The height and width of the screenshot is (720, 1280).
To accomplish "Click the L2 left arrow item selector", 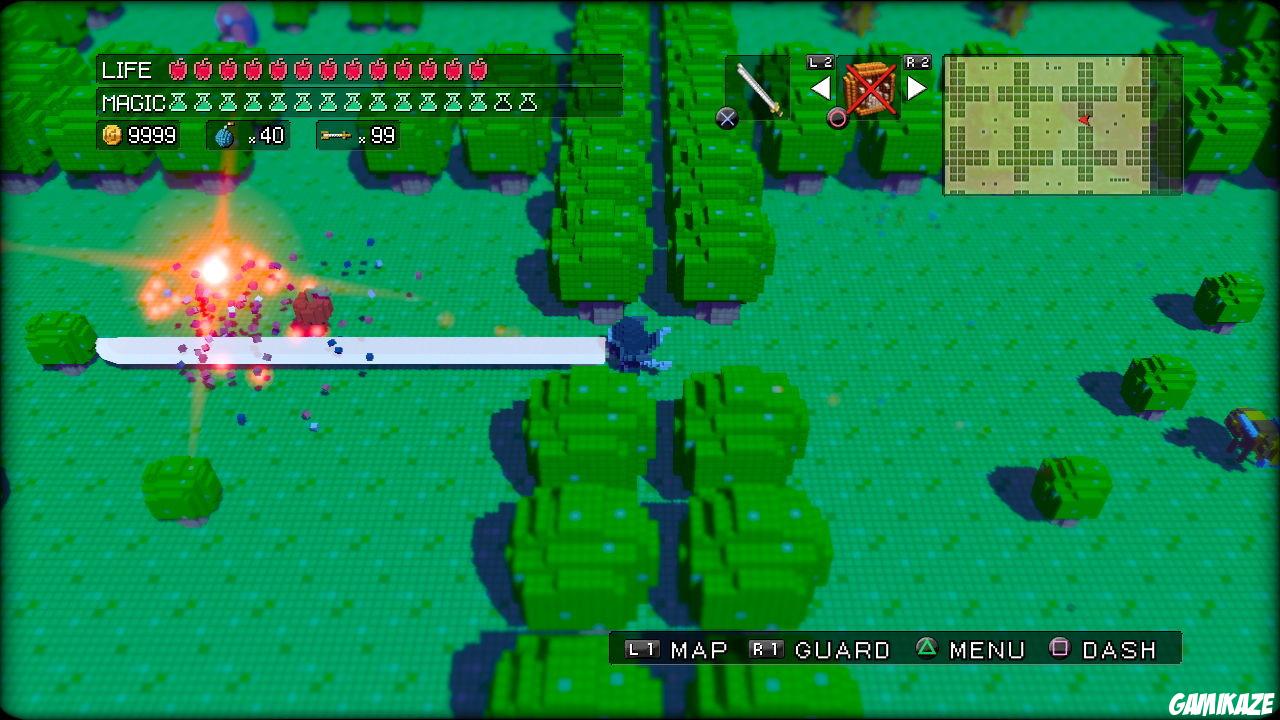I will pyautogui.click(x=820, y=88).
